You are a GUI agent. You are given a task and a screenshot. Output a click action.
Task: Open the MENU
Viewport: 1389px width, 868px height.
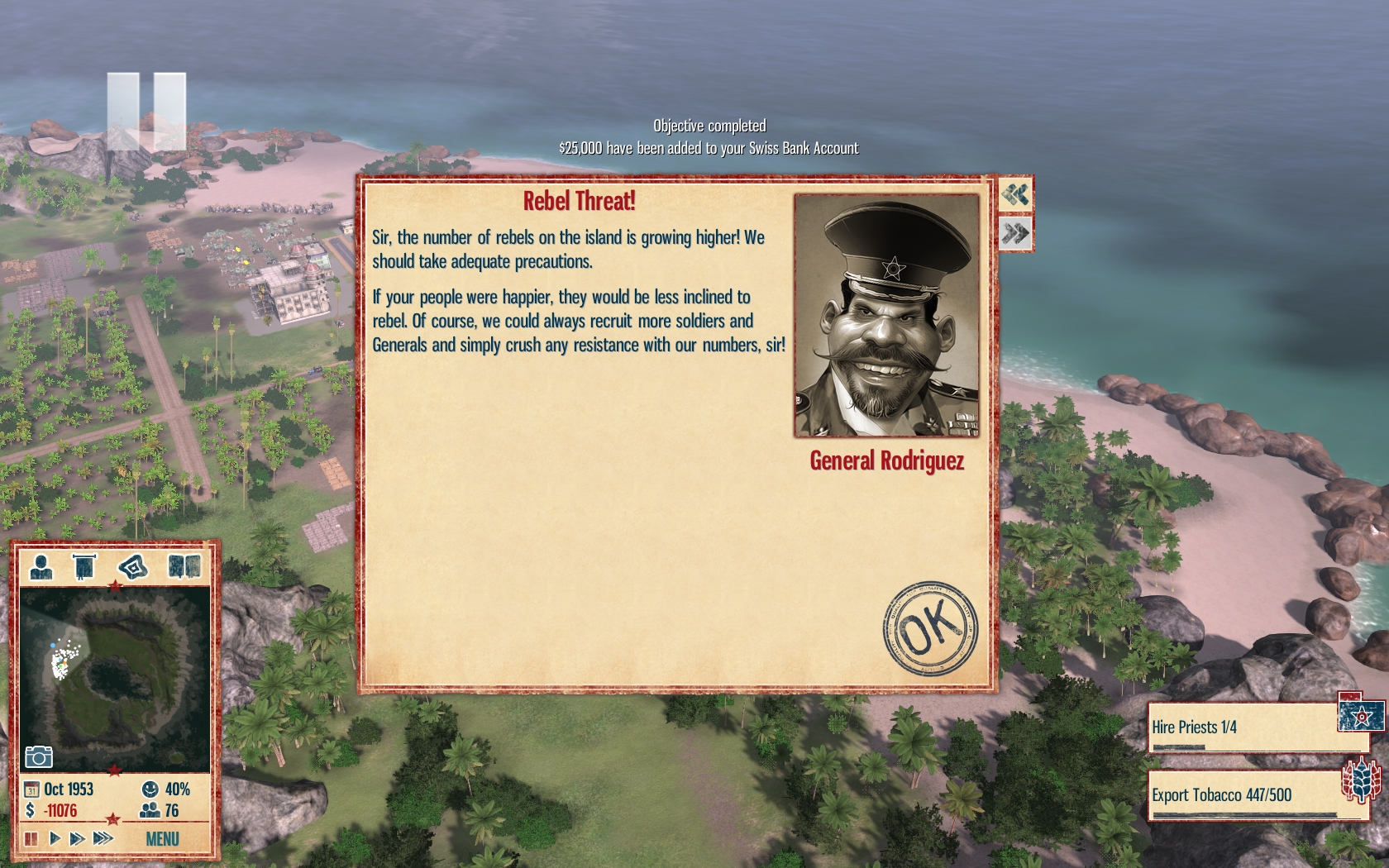[162, 839]
